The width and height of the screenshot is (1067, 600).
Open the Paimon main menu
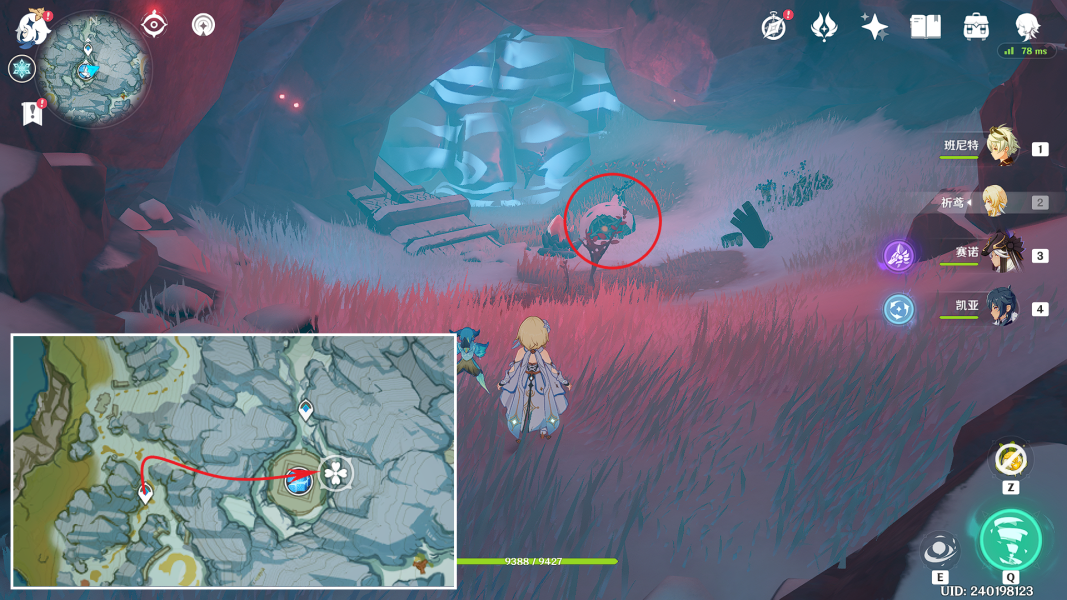(33, 27)
